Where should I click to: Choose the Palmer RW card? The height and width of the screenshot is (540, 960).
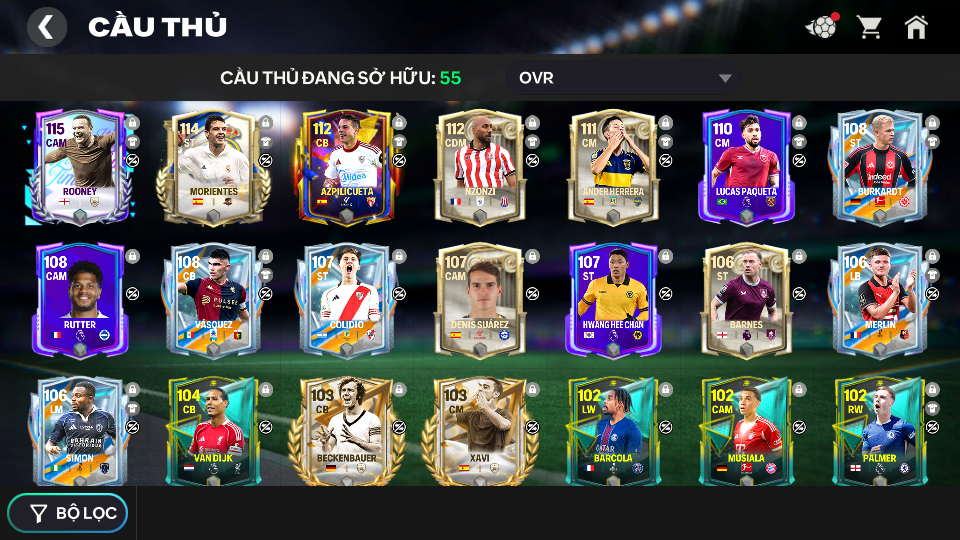(x=879, y=432)
